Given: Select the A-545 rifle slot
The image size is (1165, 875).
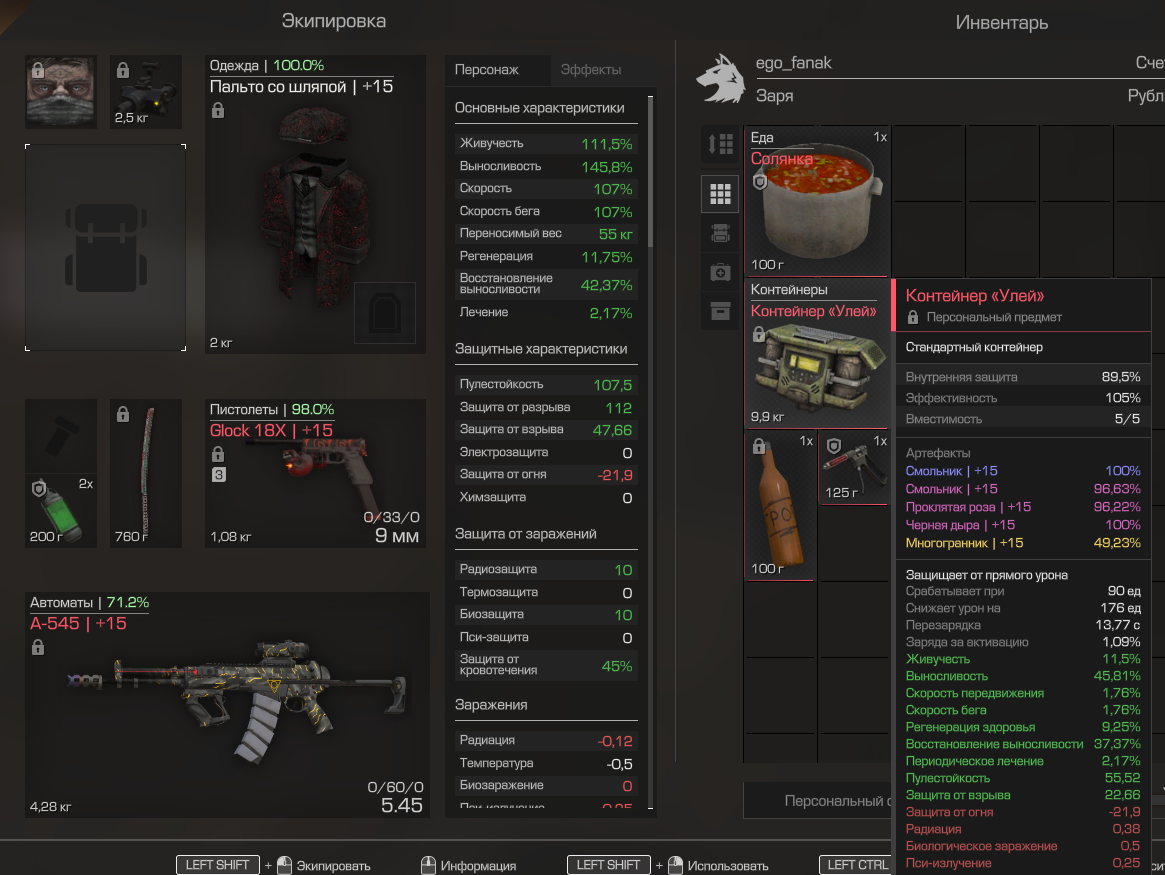Looking at the screenshot, I should click(227, 705).
